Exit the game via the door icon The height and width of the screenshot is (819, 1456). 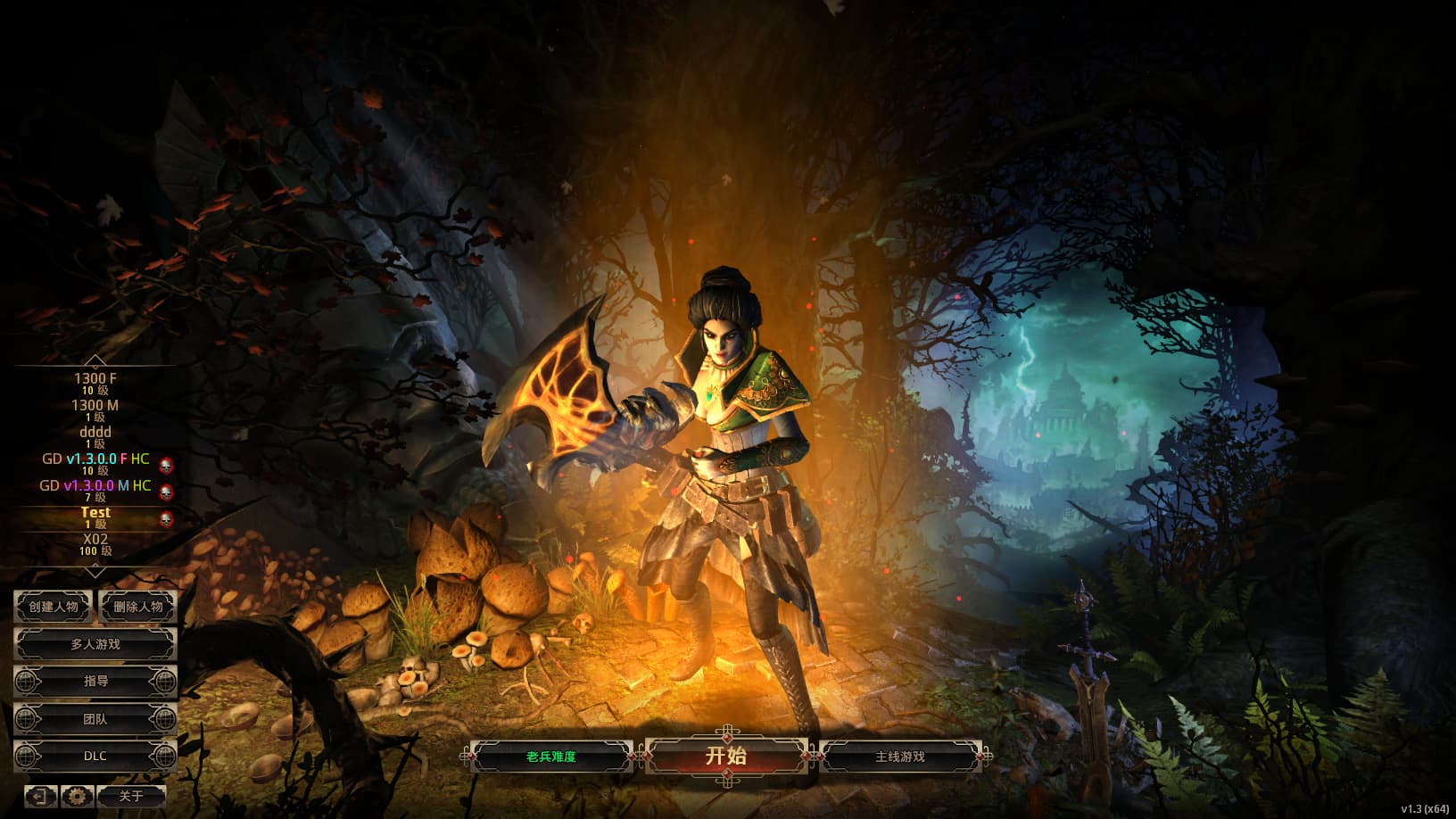39,796
